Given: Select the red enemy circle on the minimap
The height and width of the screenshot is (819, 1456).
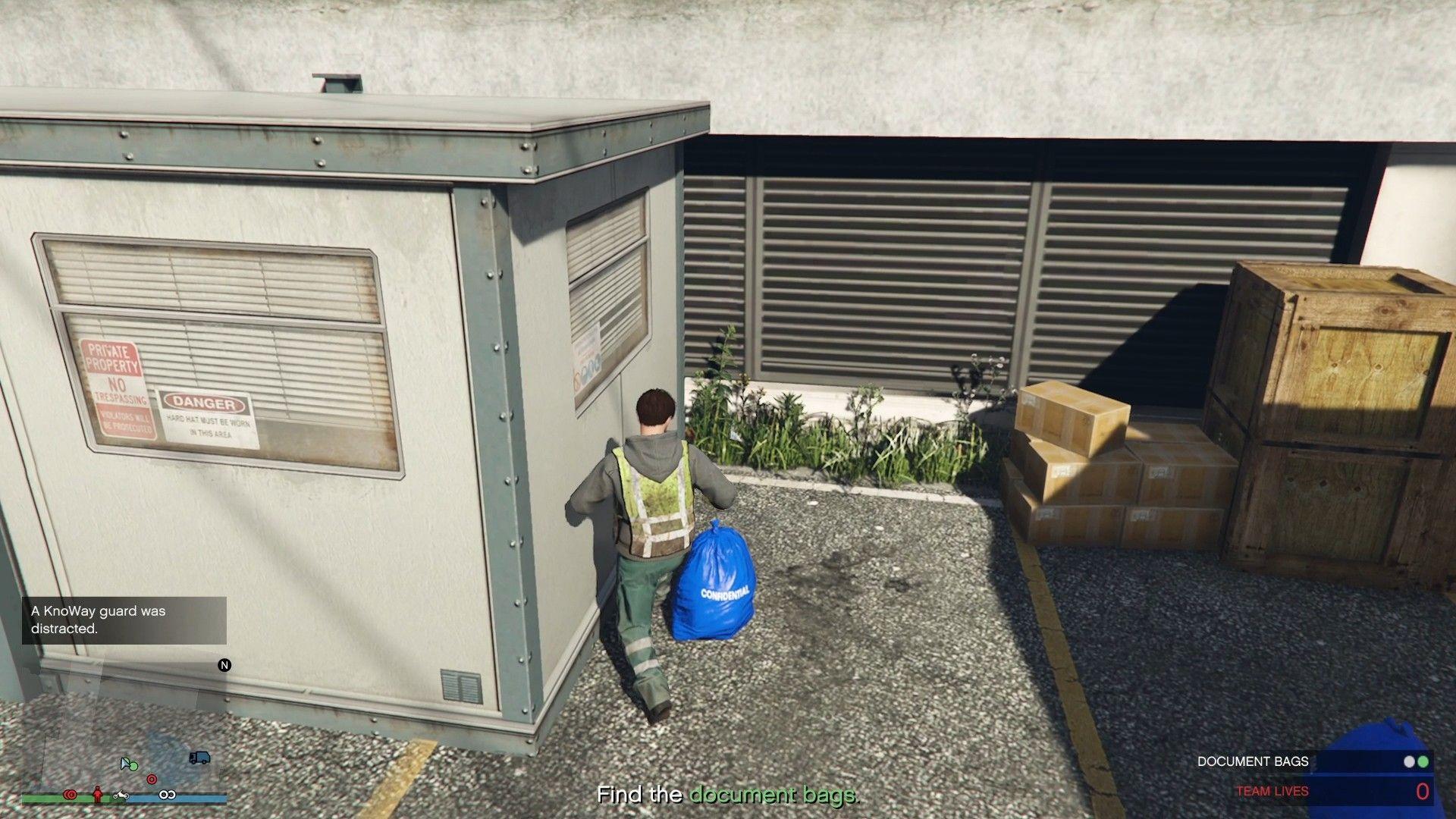Looking at the screenshot, I should tap(152, 779).
